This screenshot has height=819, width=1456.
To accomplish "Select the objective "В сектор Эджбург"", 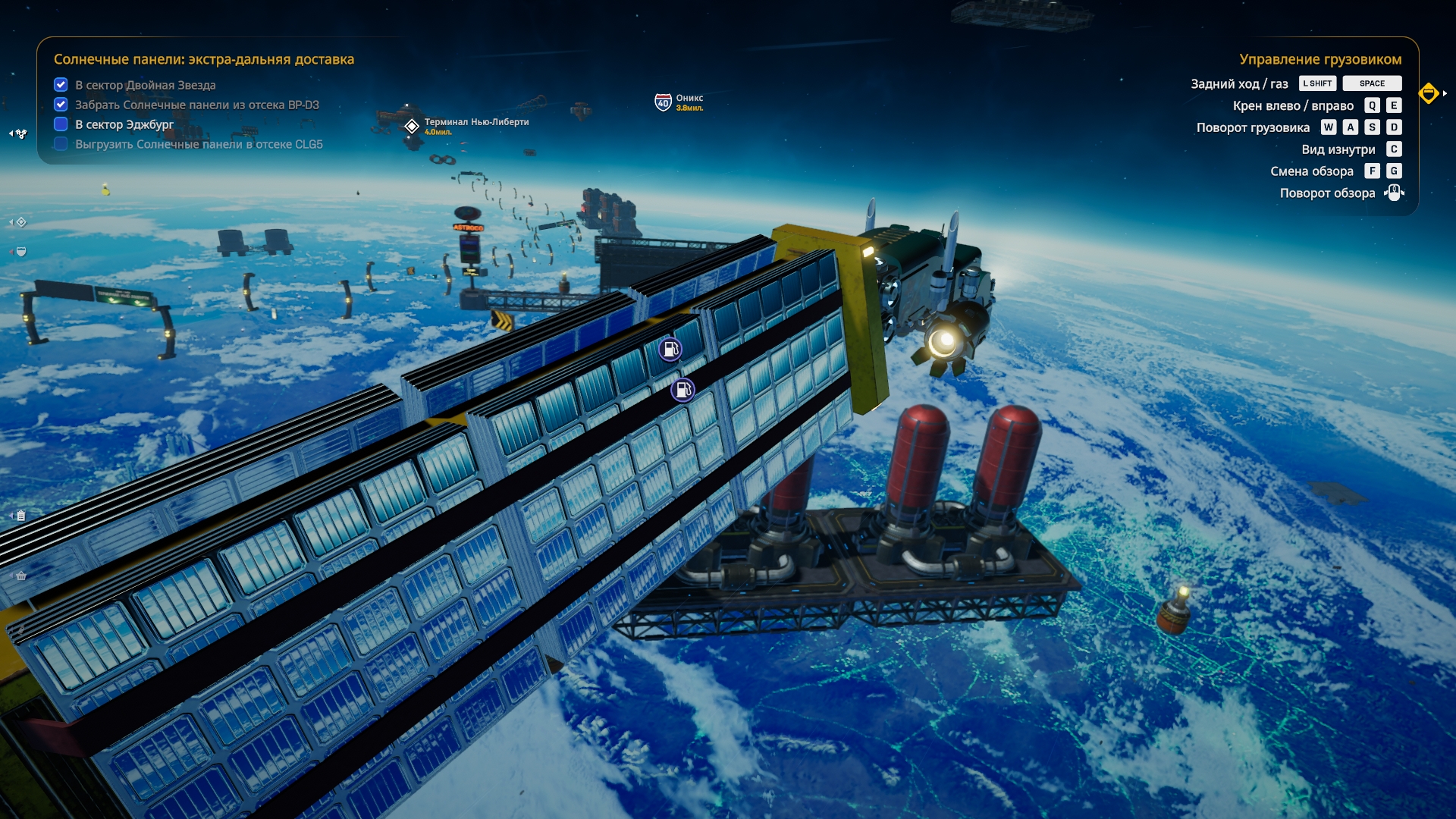I will pos(124,124).
